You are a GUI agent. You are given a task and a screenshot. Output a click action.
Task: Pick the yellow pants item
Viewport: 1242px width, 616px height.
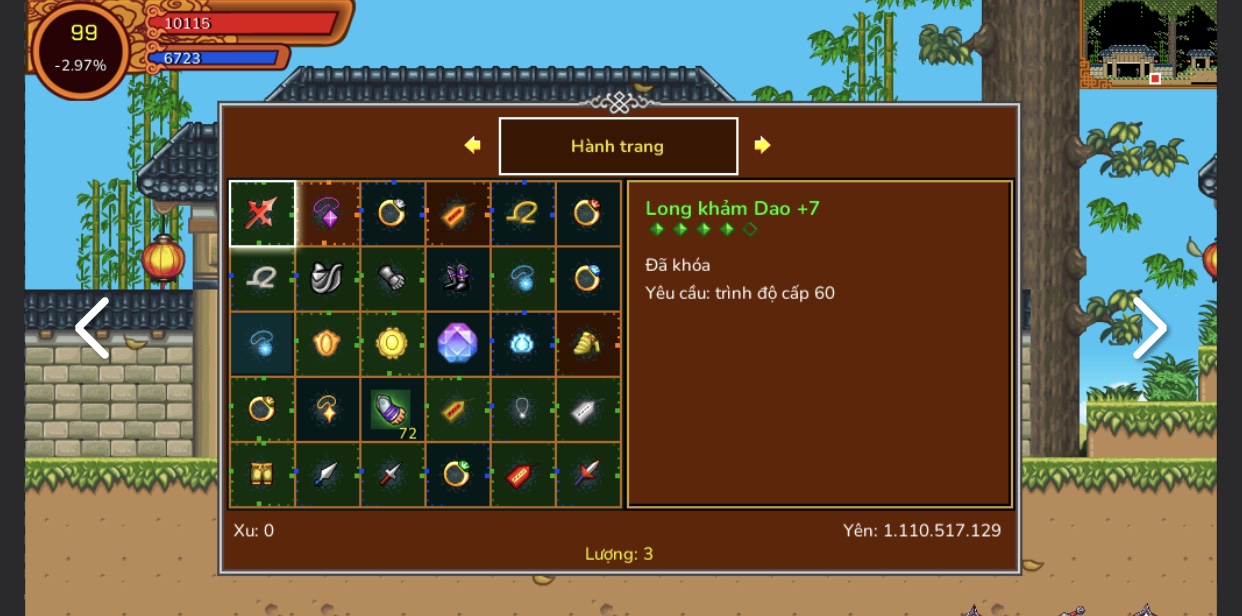click(262, 474)
